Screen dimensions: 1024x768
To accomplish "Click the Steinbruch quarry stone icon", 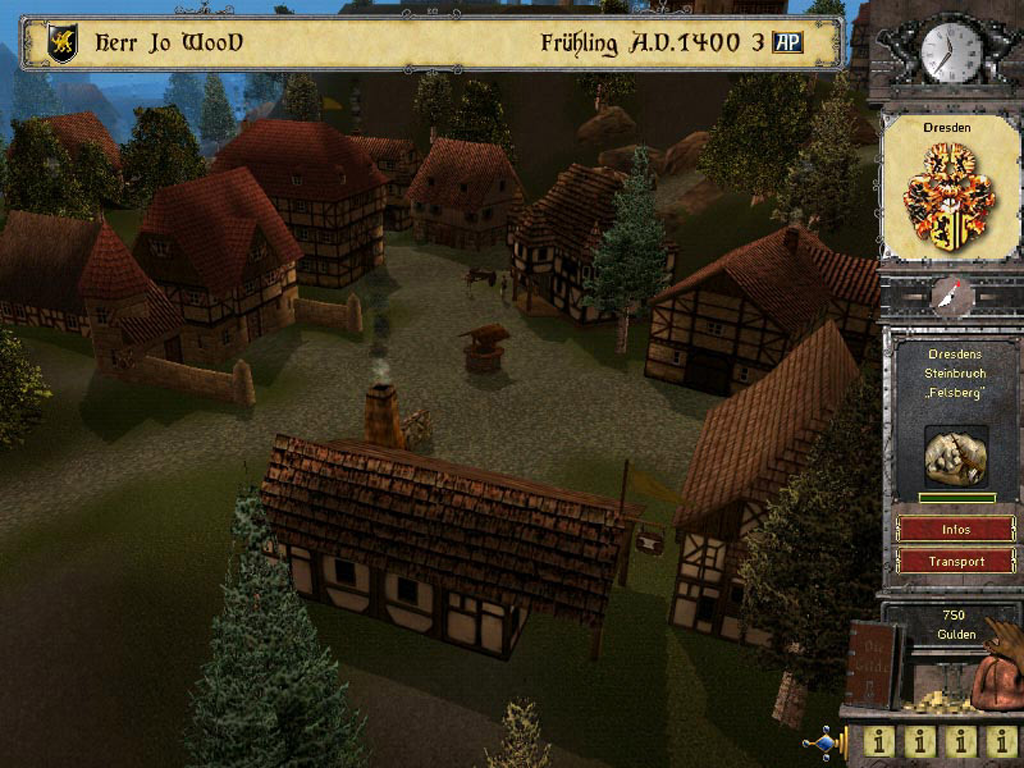I will (956, 458).
